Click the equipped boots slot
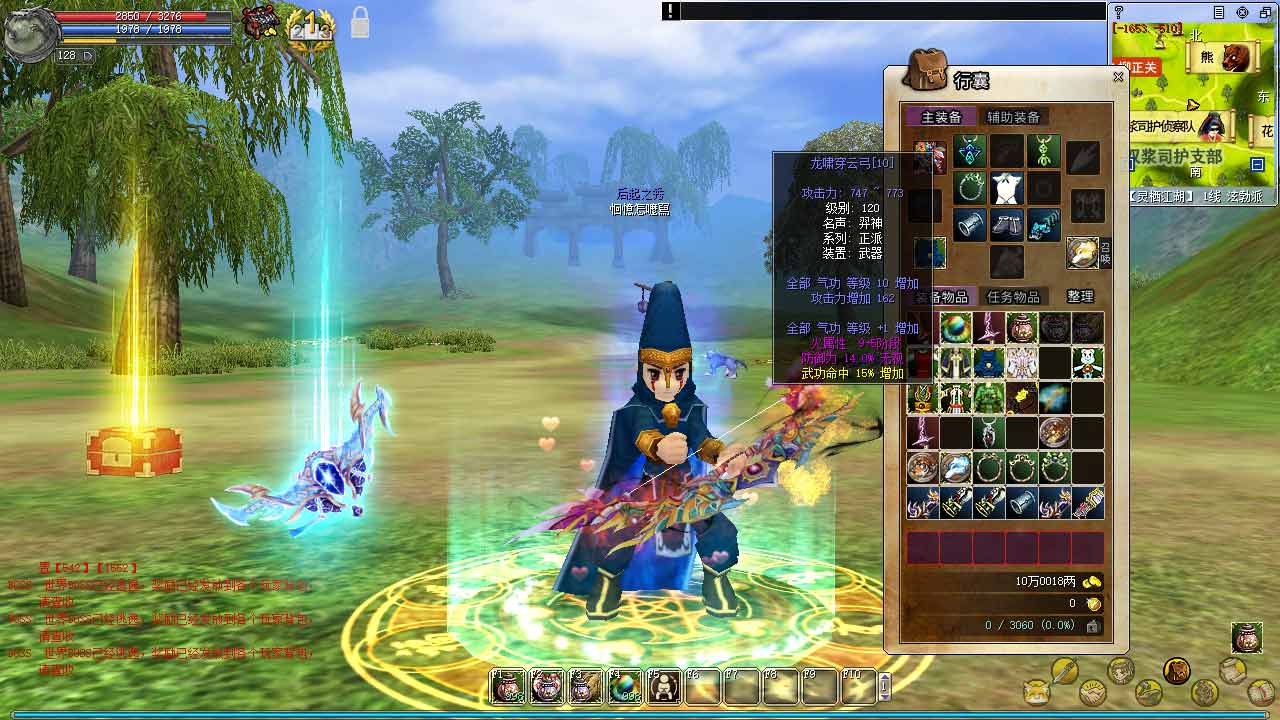Viewport: 1280px width, 720px height. click(1007, 225)
